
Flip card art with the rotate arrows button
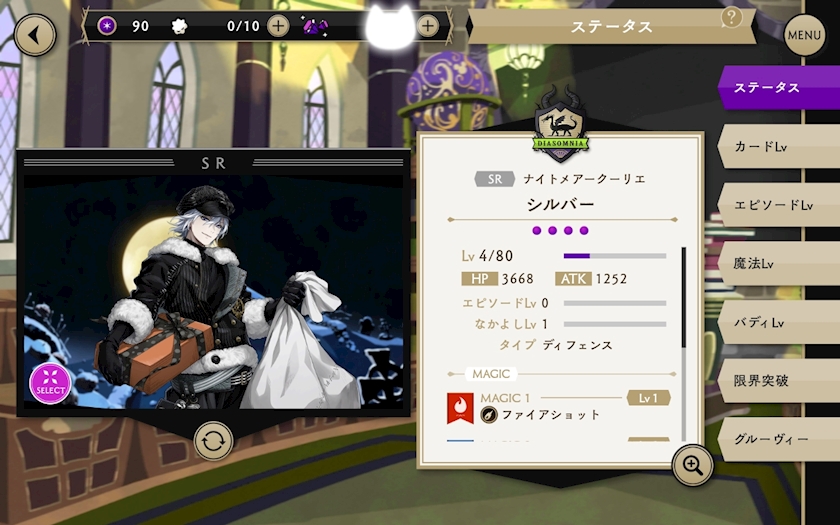(213, 440)
